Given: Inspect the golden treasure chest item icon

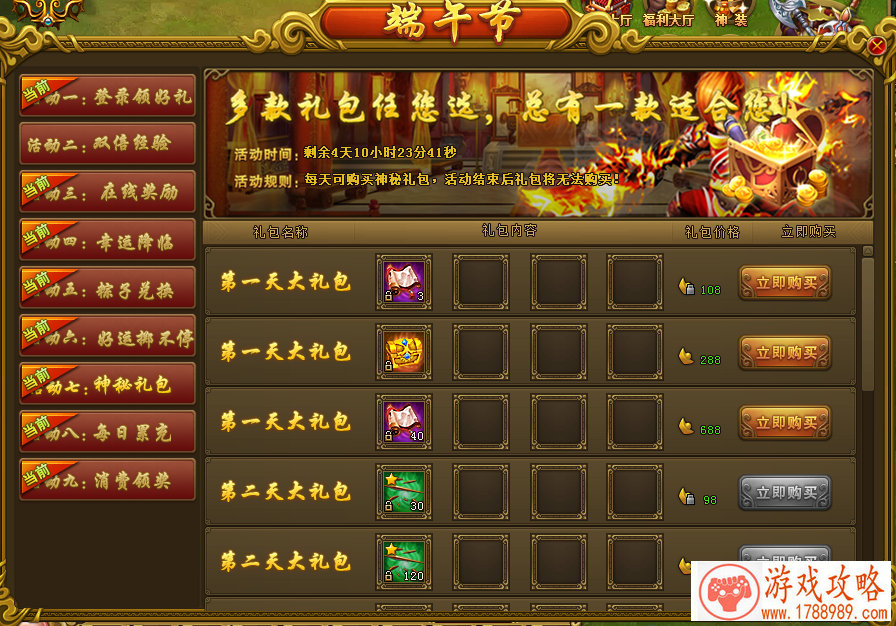Looking at the screenshot, I should tap(404, 352).
